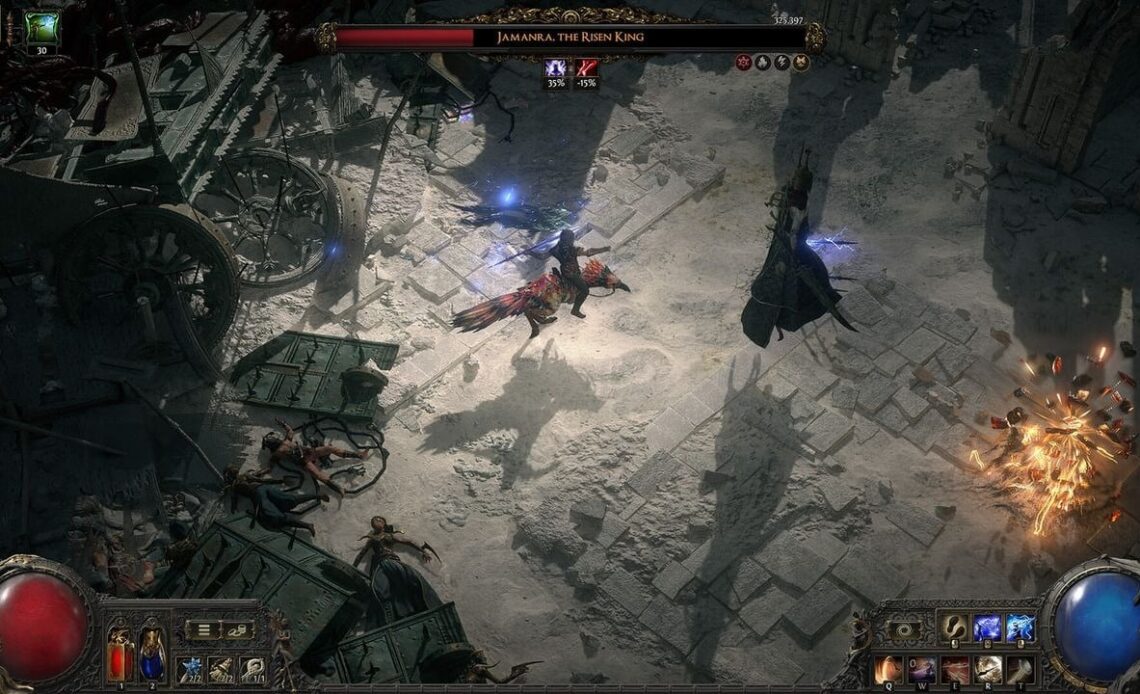This screenshot has height=694, width=1140.
Task: Trigger the red slash skill icon
Action: 955,669
